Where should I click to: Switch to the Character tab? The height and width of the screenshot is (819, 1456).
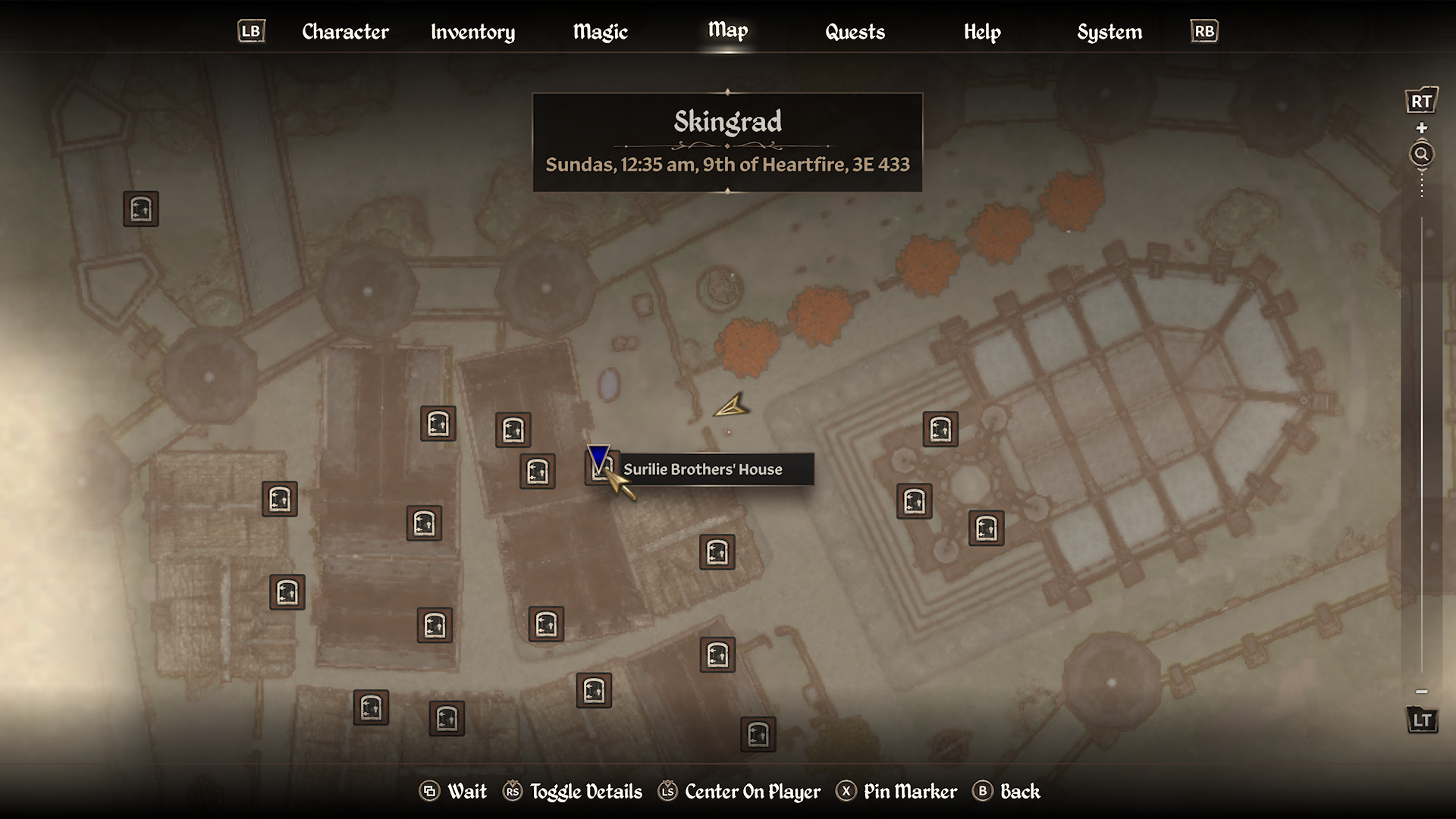(345, 32)
